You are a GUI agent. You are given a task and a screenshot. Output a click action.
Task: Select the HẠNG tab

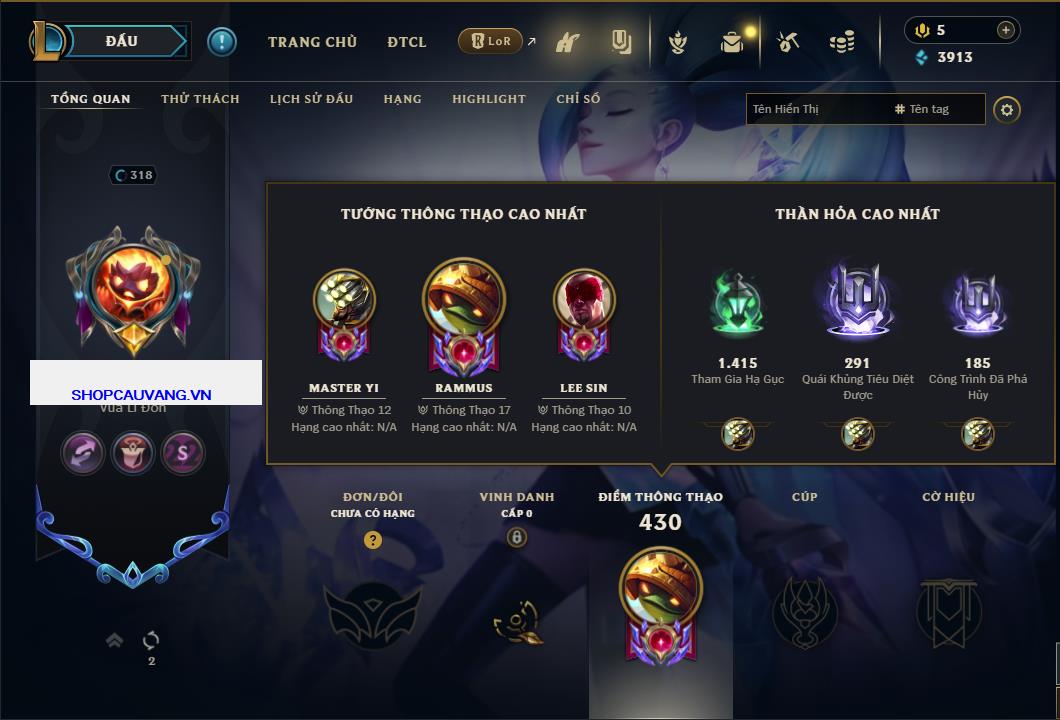402,99
